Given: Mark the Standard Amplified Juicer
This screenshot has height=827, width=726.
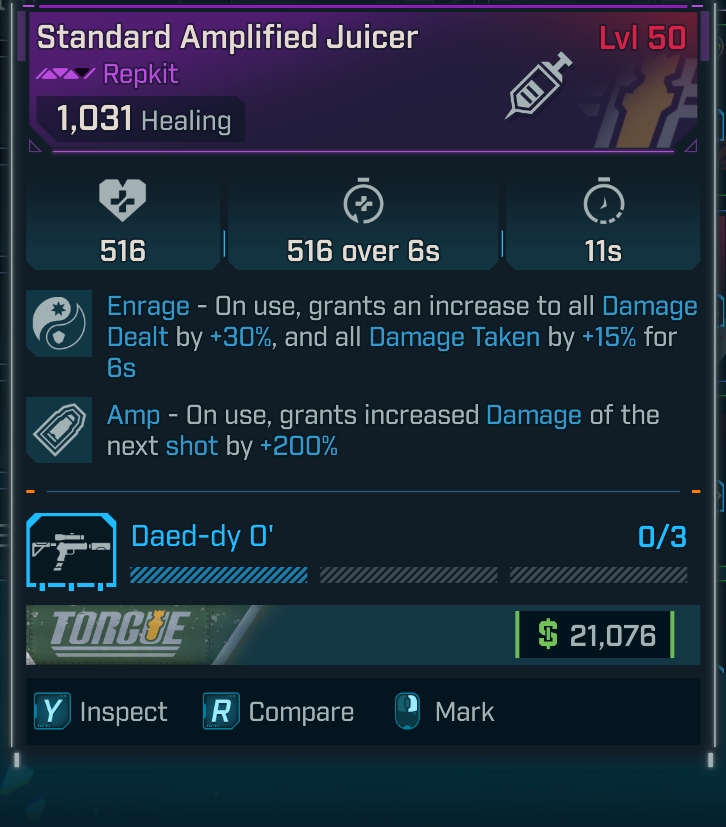Looking at the screenshot, I should 444,712.
